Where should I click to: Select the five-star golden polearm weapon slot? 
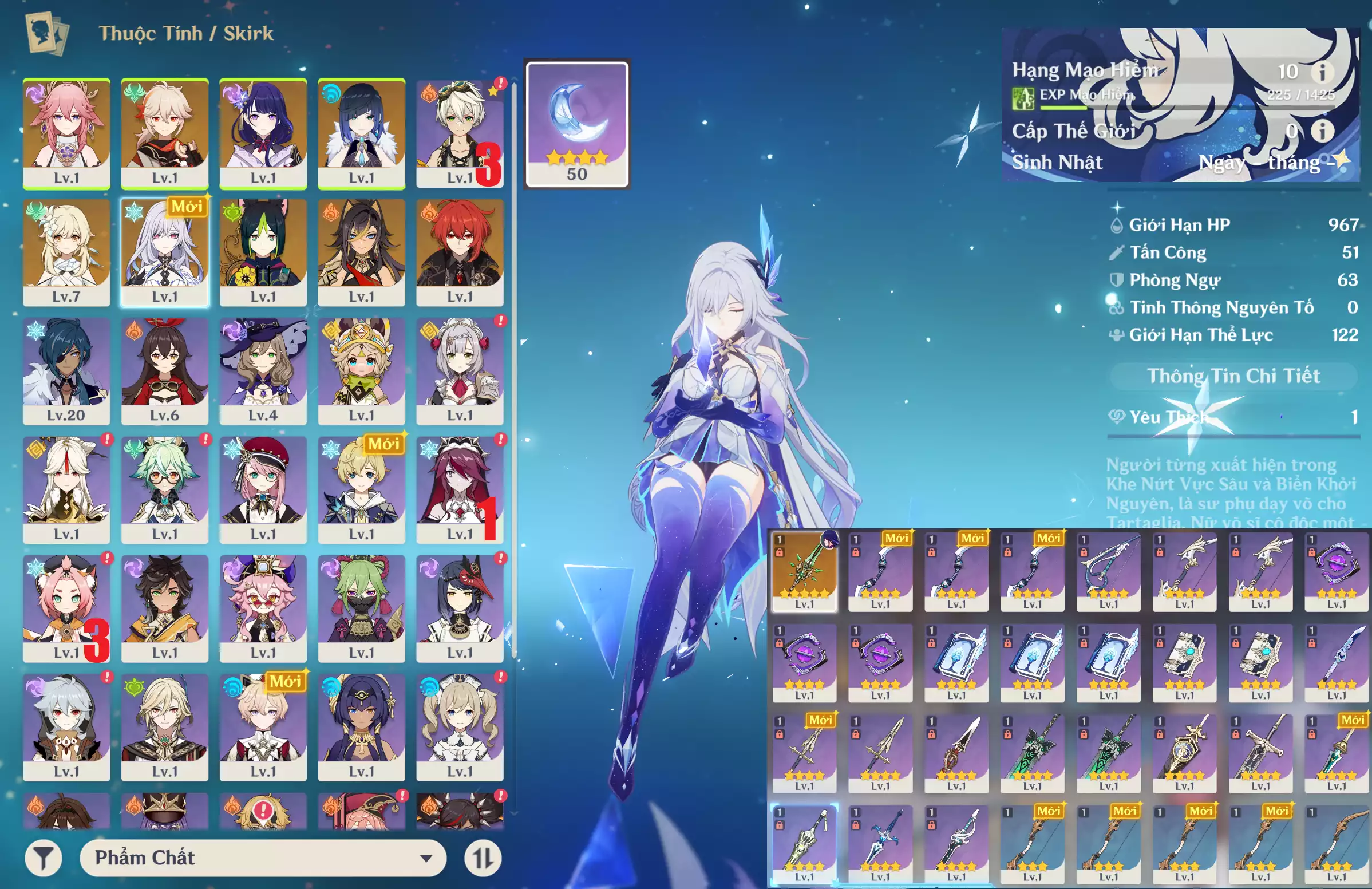pos(804,571)
